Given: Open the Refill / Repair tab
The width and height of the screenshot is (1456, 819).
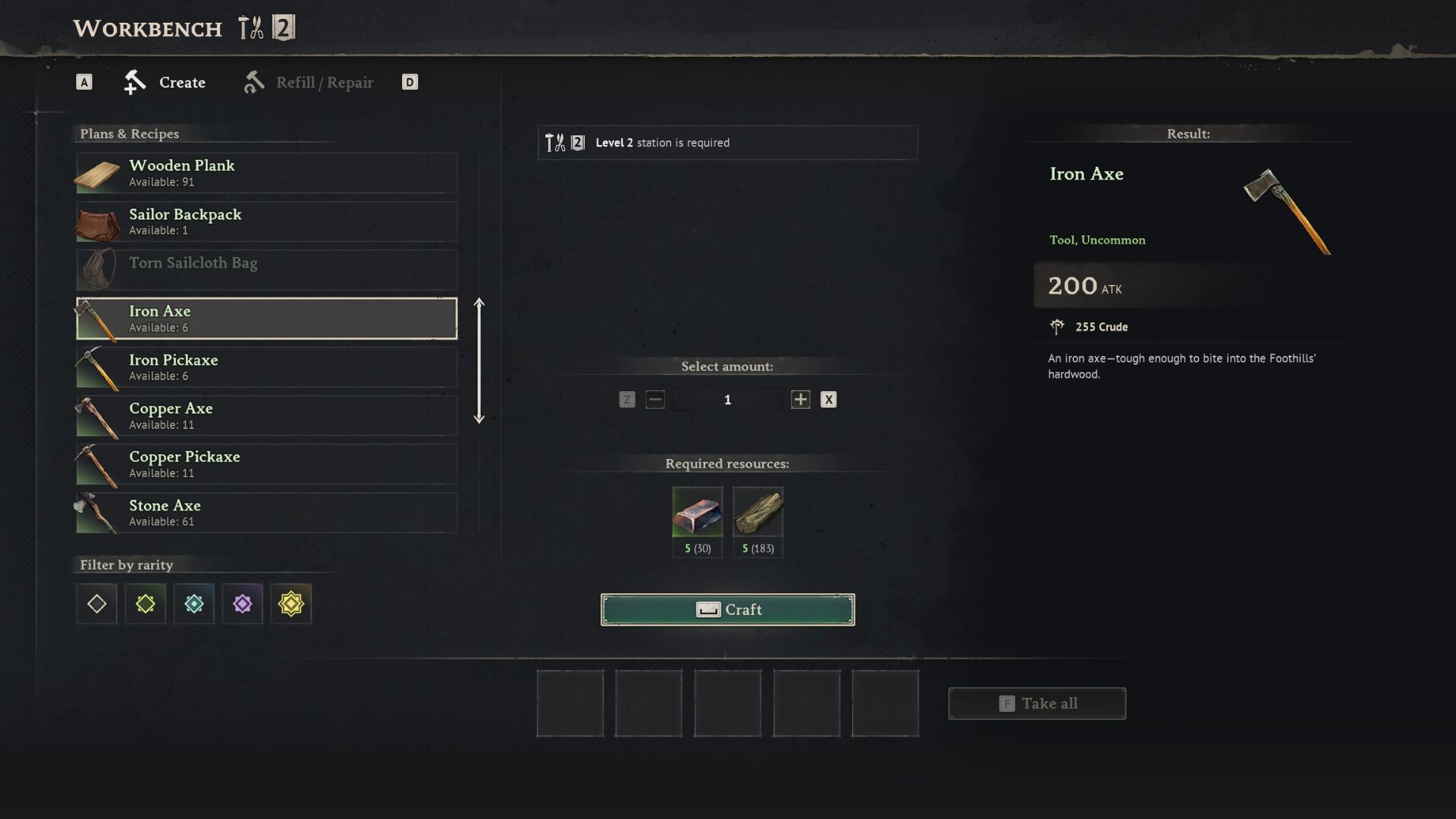Looking at the screenshot, I should pyautogui.click(x=309, y=83).
